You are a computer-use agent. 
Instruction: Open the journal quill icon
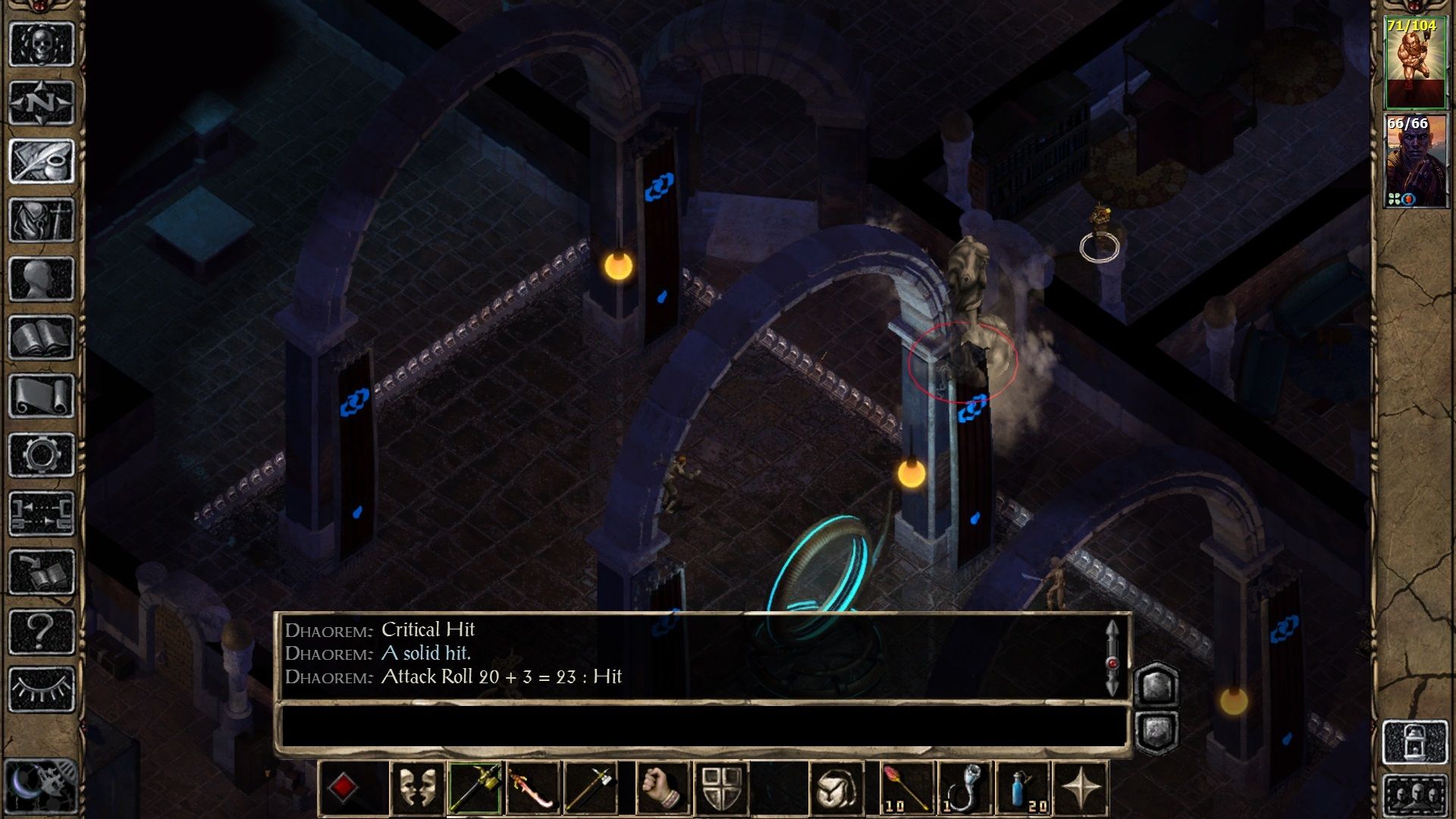click(x=42, y=161)
